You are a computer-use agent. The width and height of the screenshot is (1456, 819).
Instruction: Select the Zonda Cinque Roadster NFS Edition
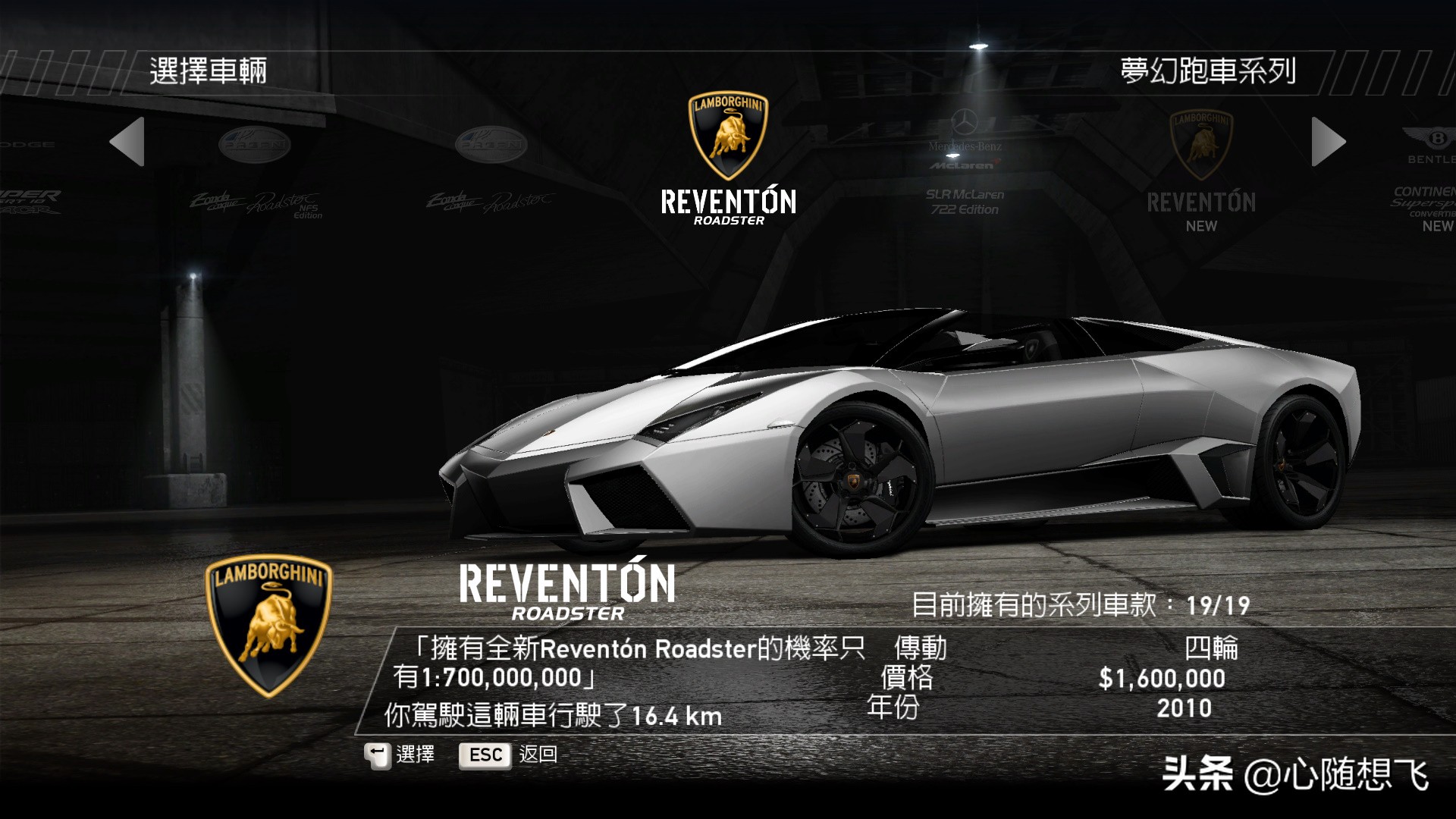point(255,176)
